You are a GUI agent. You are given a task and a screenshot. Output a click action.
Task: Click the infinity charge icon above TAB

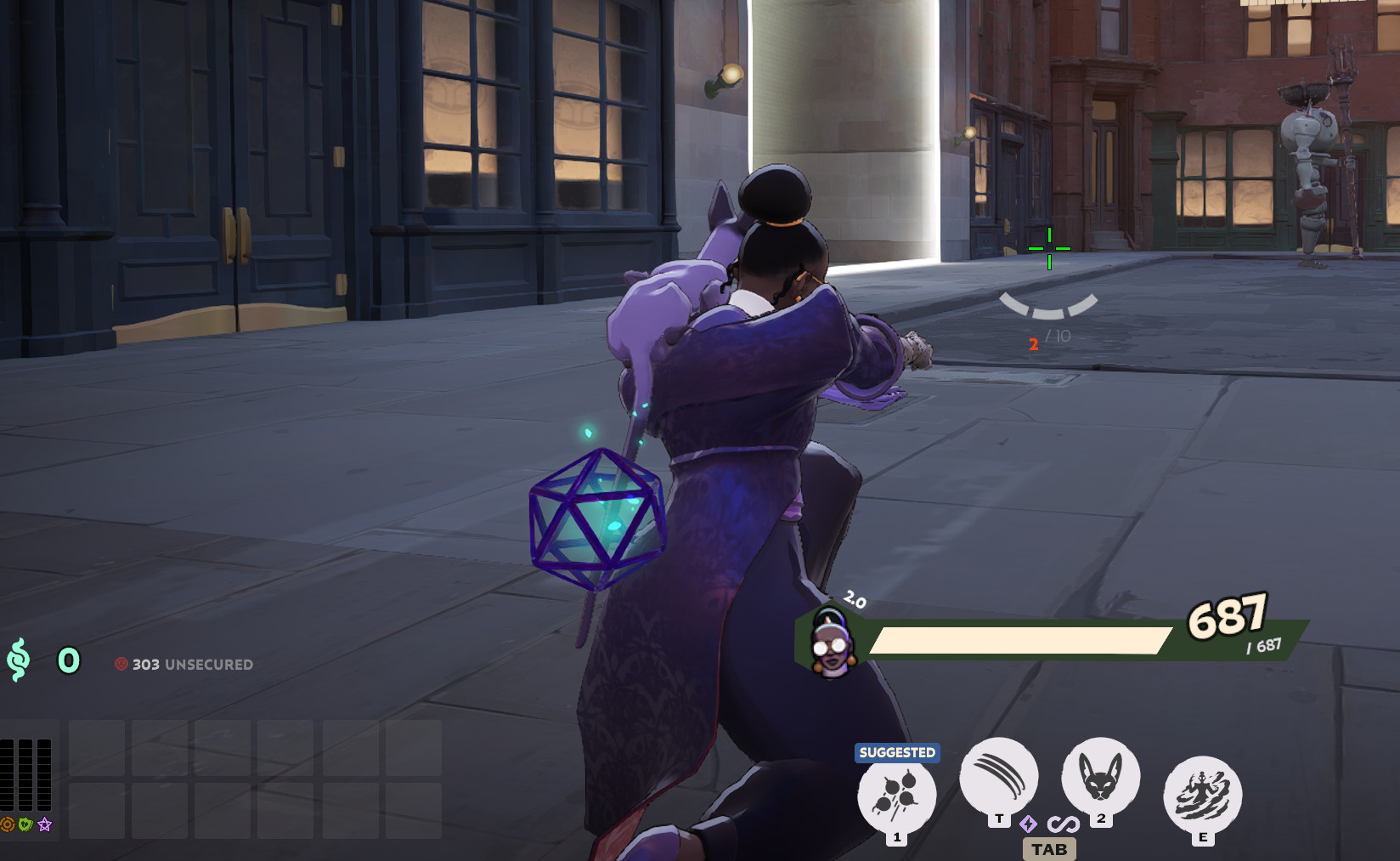pos(1064,823)
